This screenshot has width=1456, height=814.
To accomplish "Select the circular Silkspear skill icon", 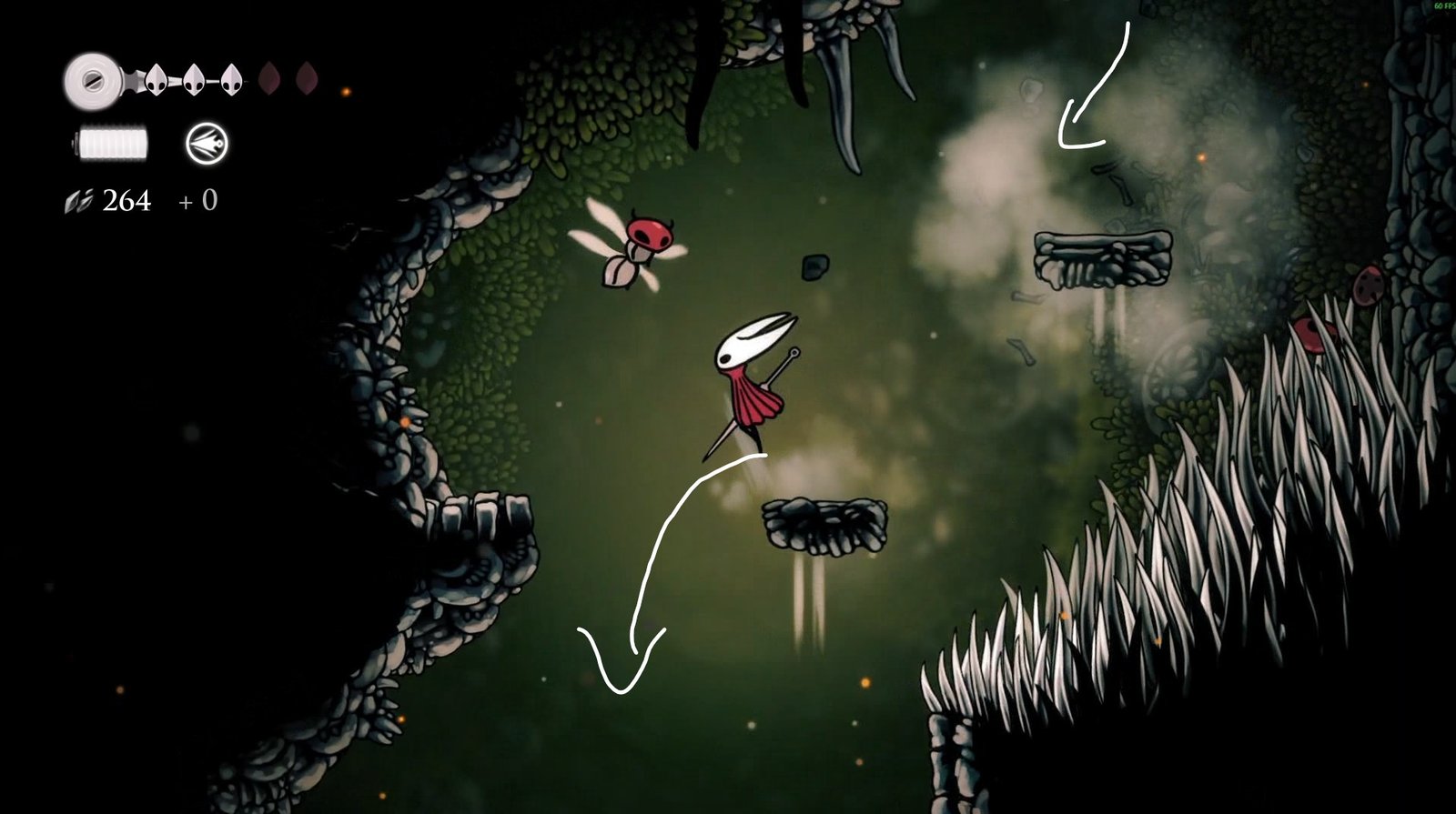I will tap(207, 144).
